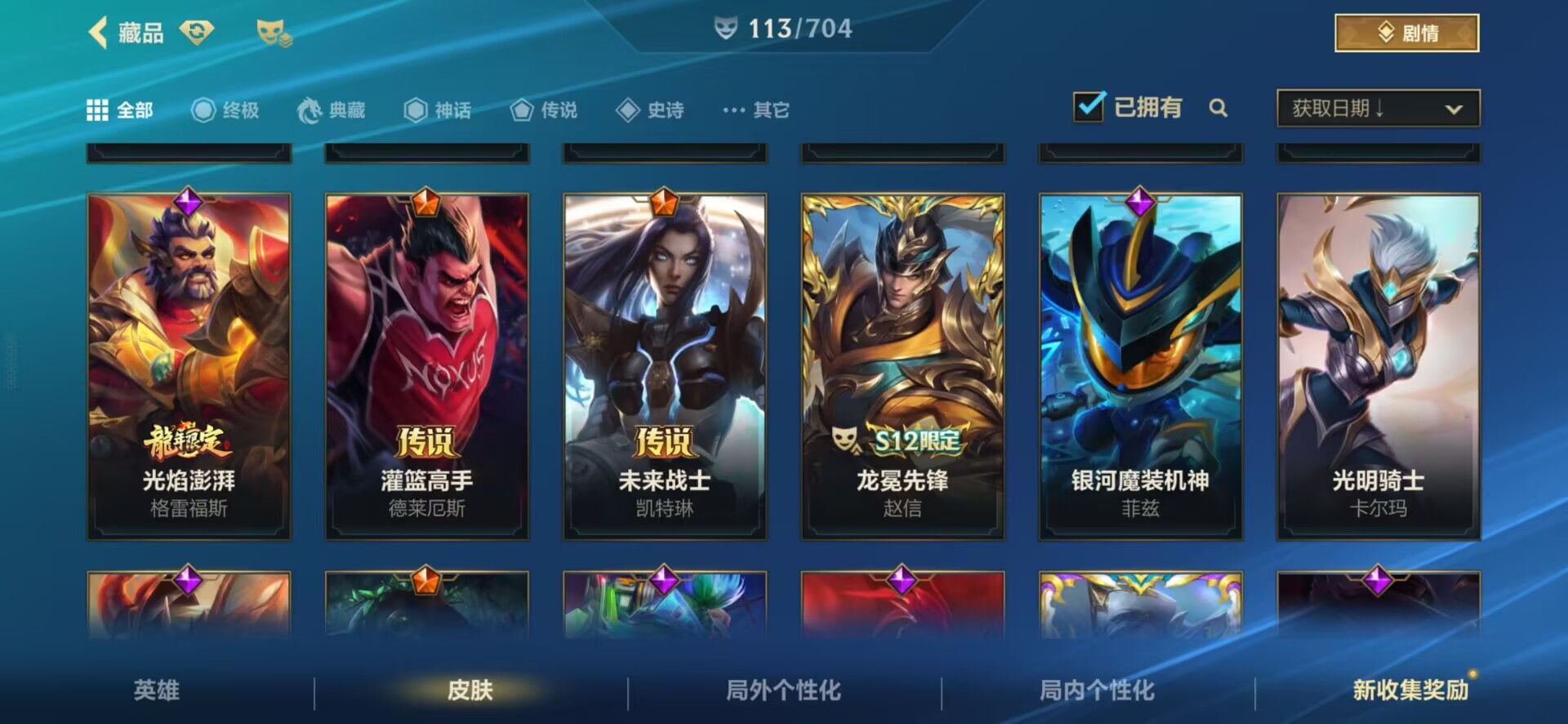Open the 未来战士 凯特琳 skin card
This screenshot has width=1568, height=724.
click(x=665, y=366)
